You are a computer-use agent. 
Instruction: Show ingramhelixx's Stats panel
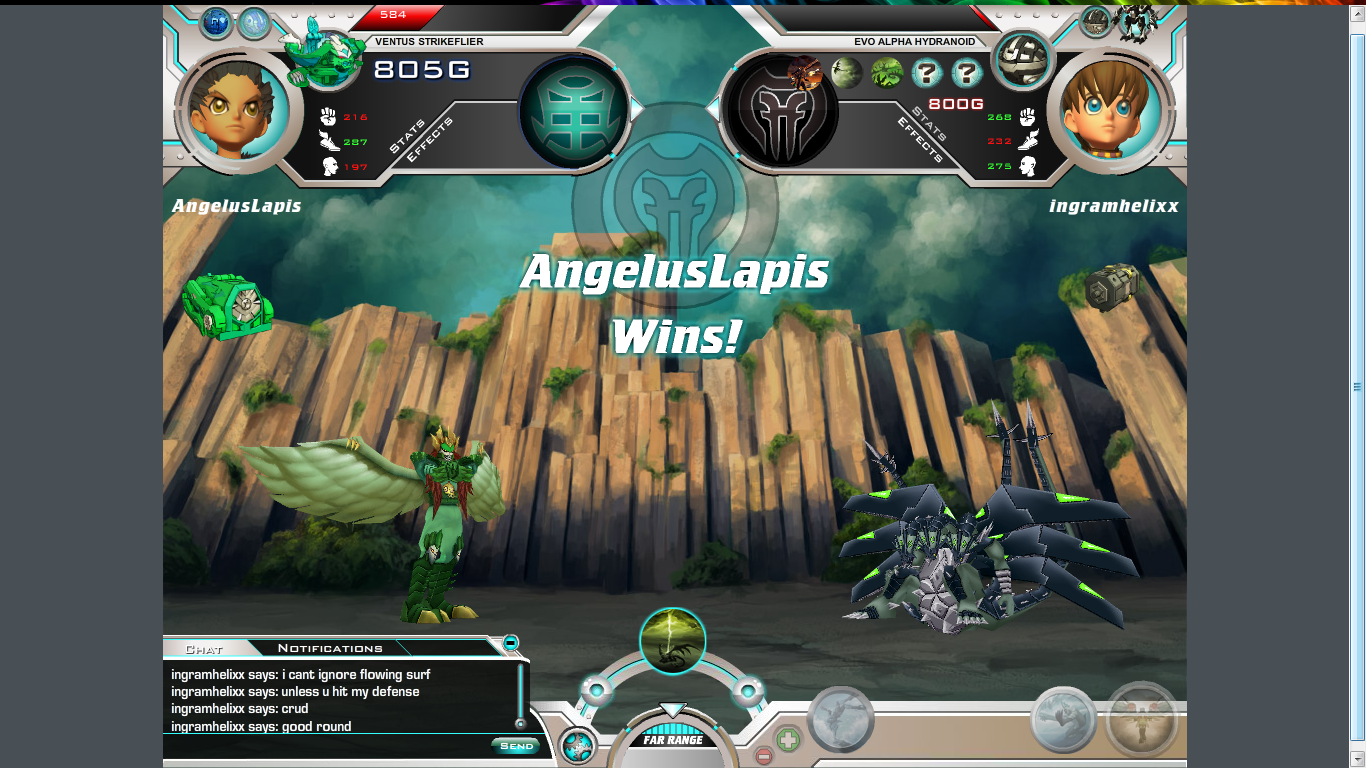(x=928, y=122)
